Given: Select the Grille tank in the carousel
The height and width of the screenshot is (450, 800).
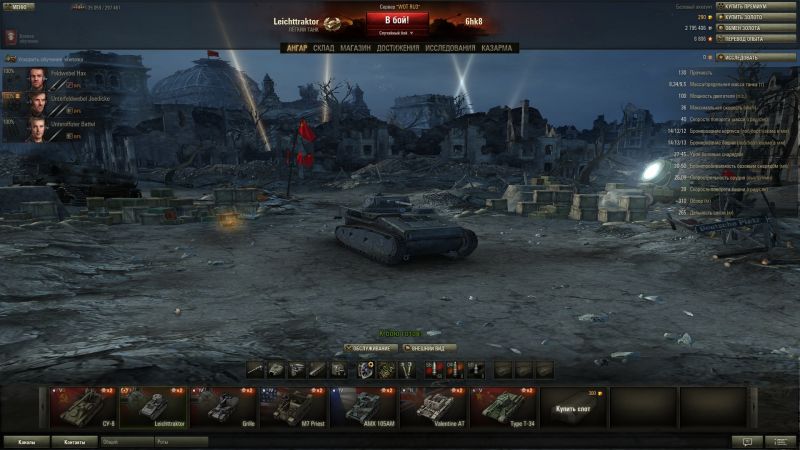Looking at the screenshot, I should (x=224, y=408).
